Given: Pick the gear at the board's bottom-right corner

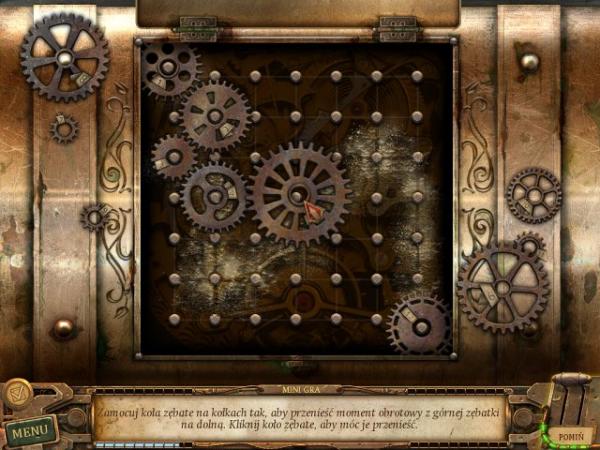Looking at the screenshot, I should click(420, 324).
